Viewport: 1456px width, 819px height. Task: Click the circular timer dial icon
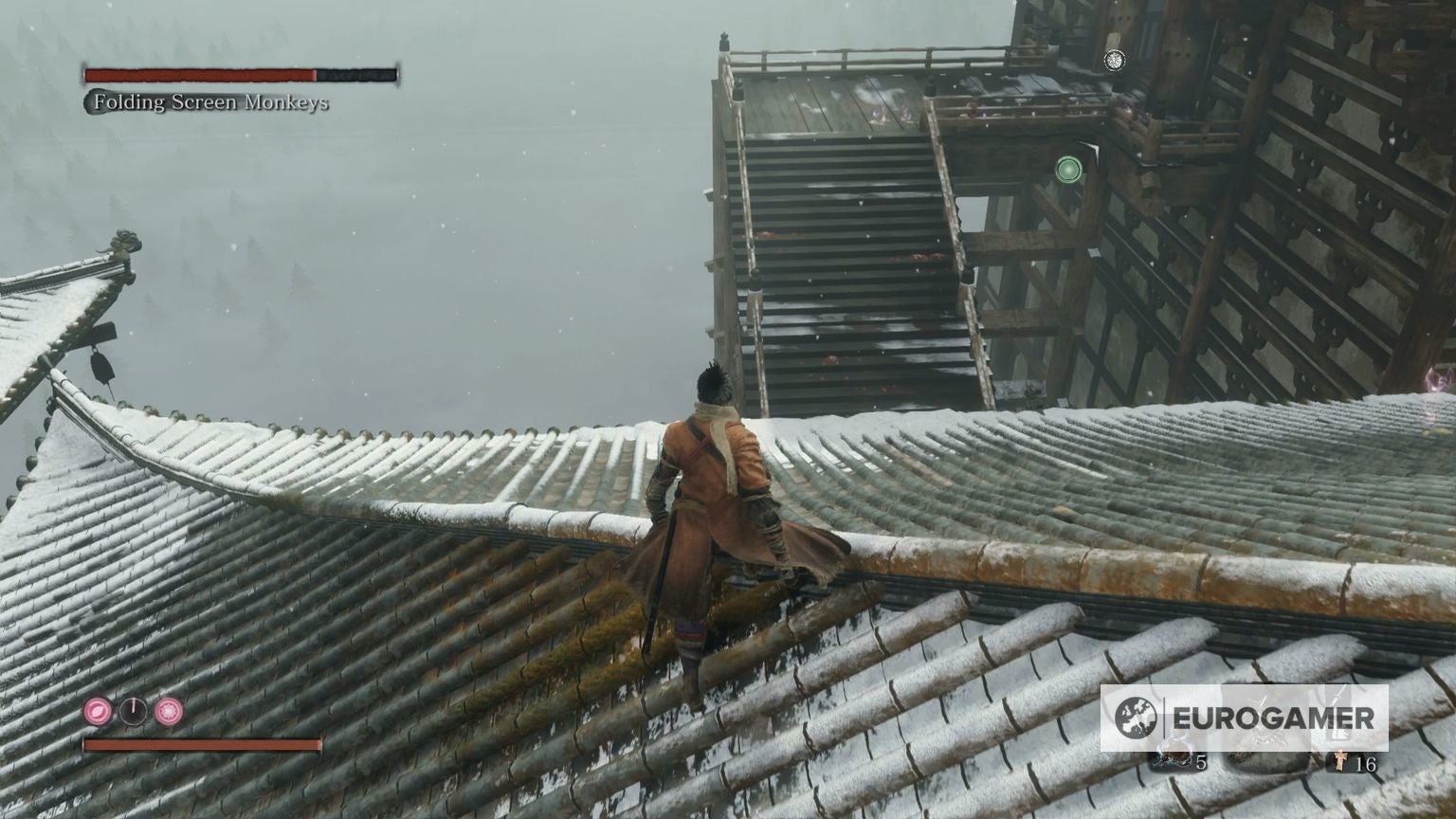[133, 711]
